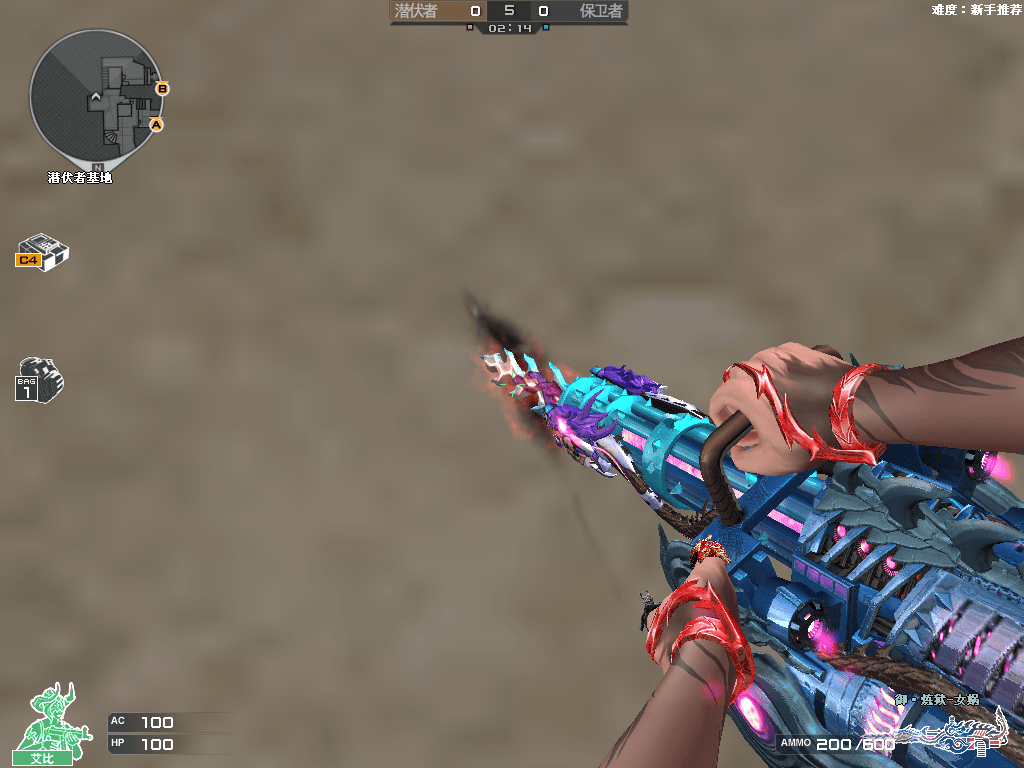
Task: Select bomb site A marker on minimap
Action: (x=156, y=125)
